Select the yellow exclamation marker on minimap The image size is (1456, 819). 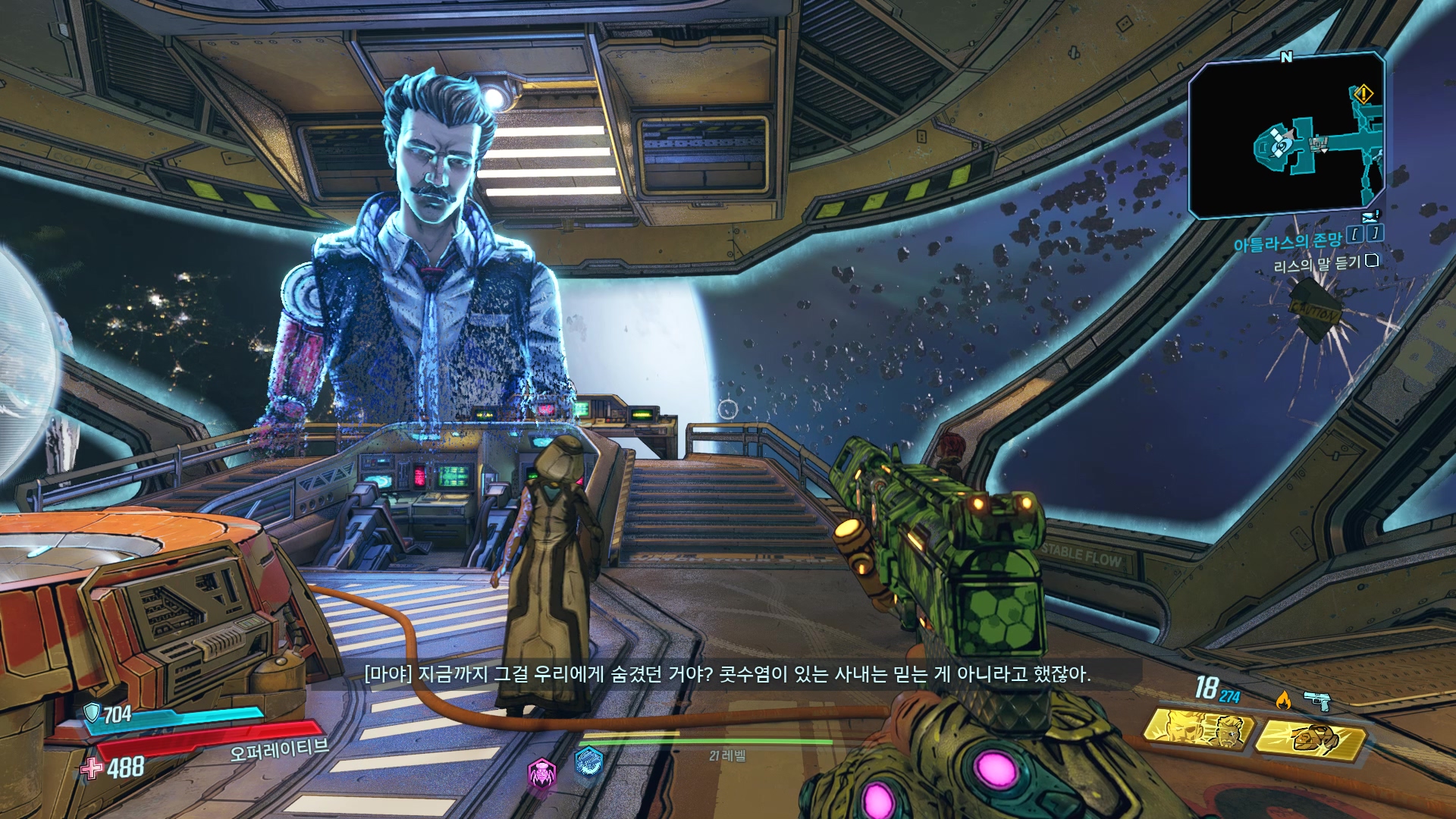point(1363,95)
